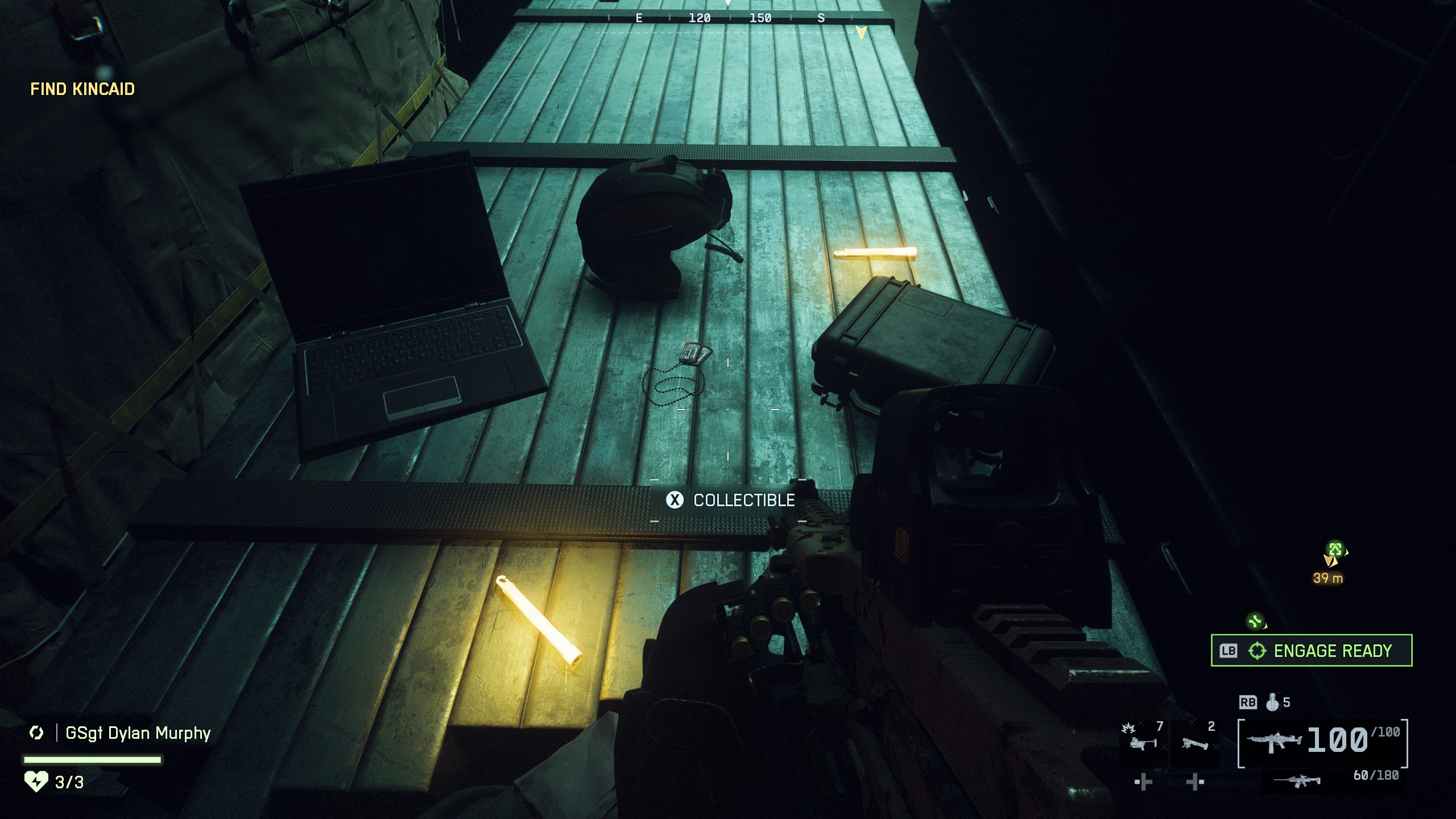1456x819 pixels.
Task: Click the squad emblem beside GSgt Dylan Murphy
Action: click(x=36, y=734)
